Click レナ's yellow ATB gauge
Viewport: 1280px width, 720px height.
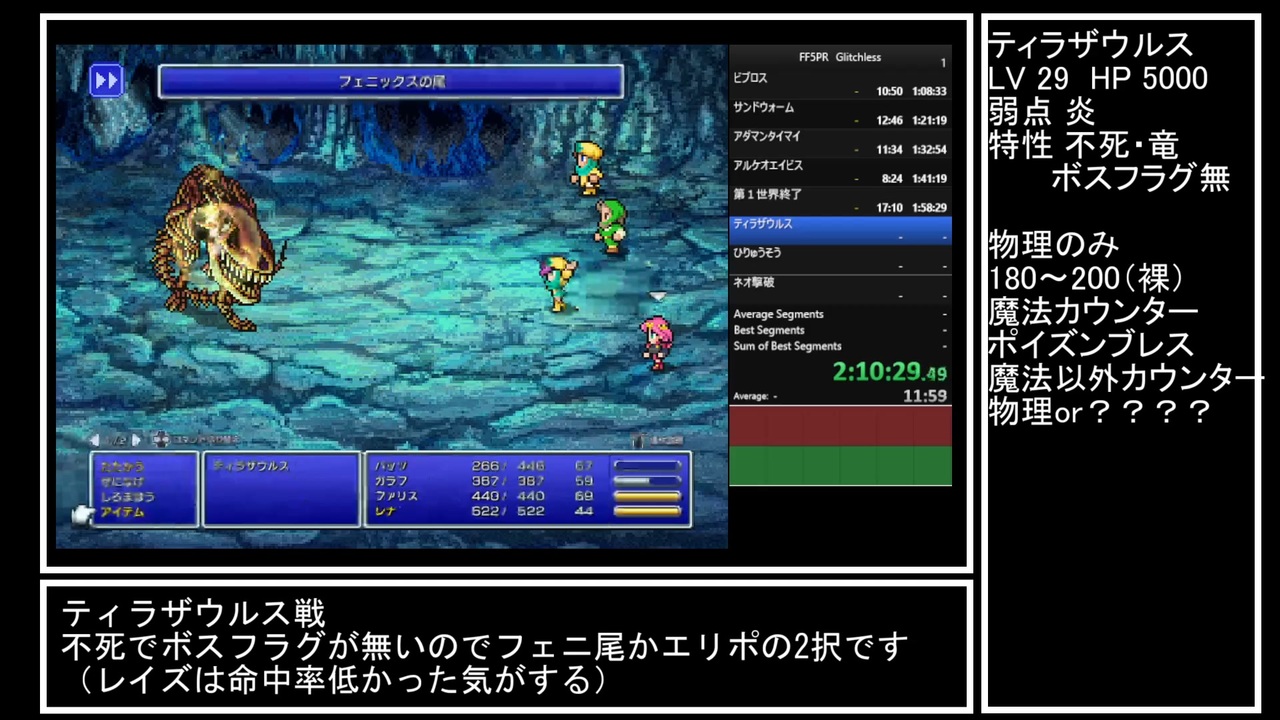(648, 511)
